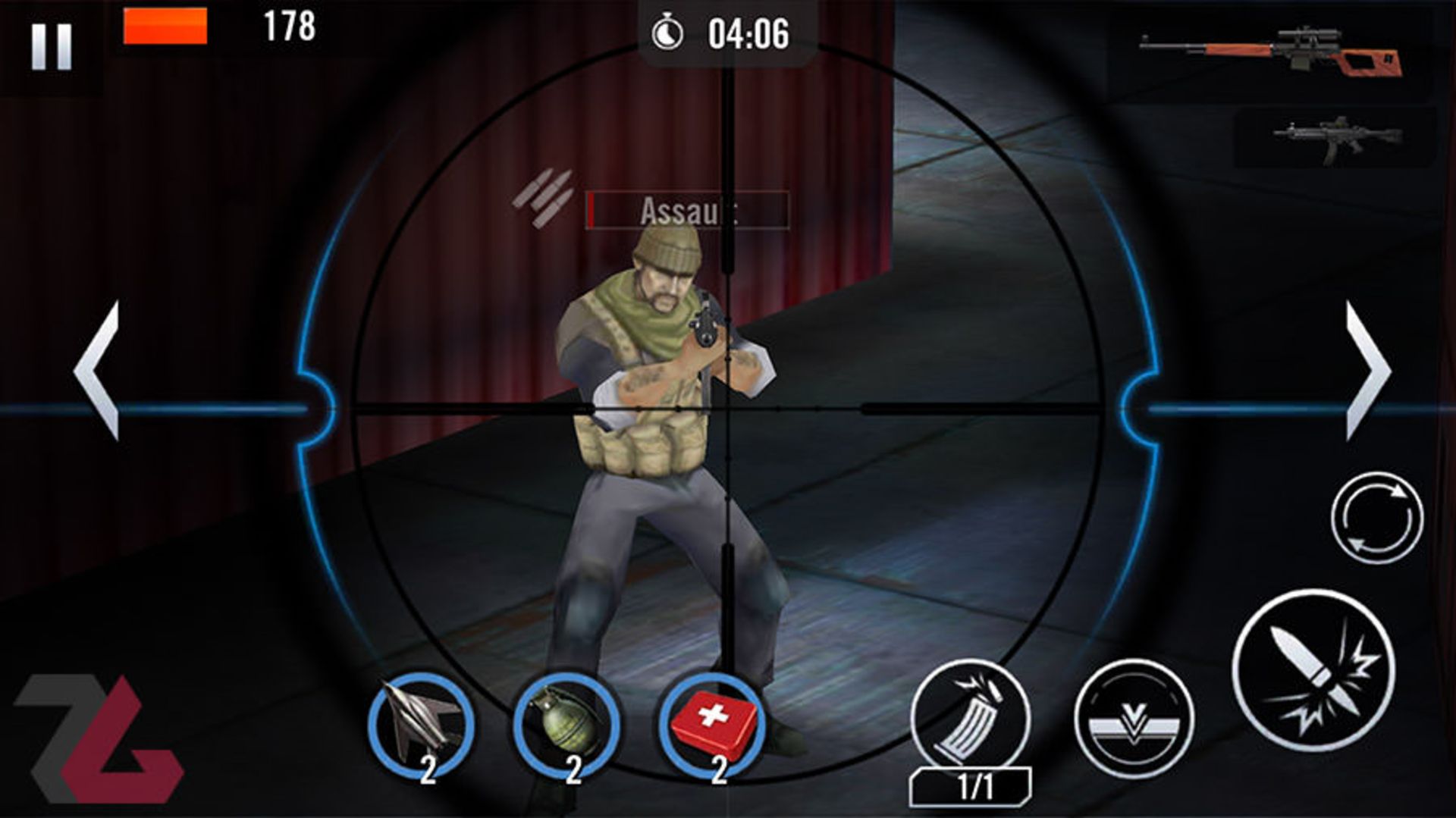Move to cover on the left arrow

point(98,371)
